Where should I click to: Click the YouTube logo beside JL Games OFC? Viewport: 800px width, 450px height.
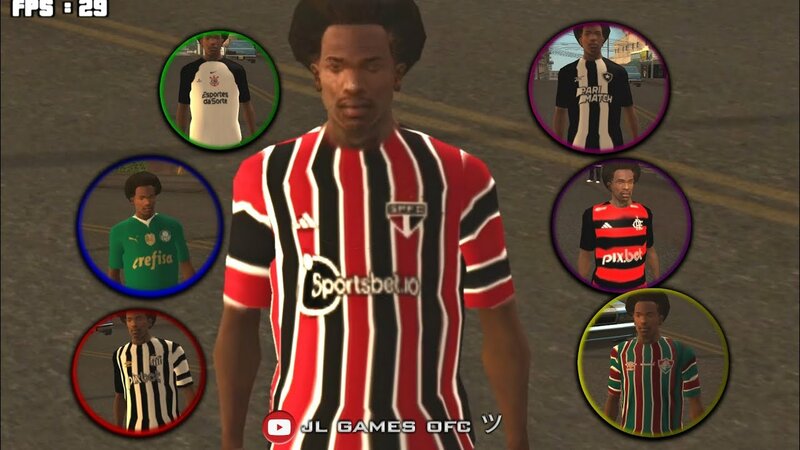click(278, 427)
